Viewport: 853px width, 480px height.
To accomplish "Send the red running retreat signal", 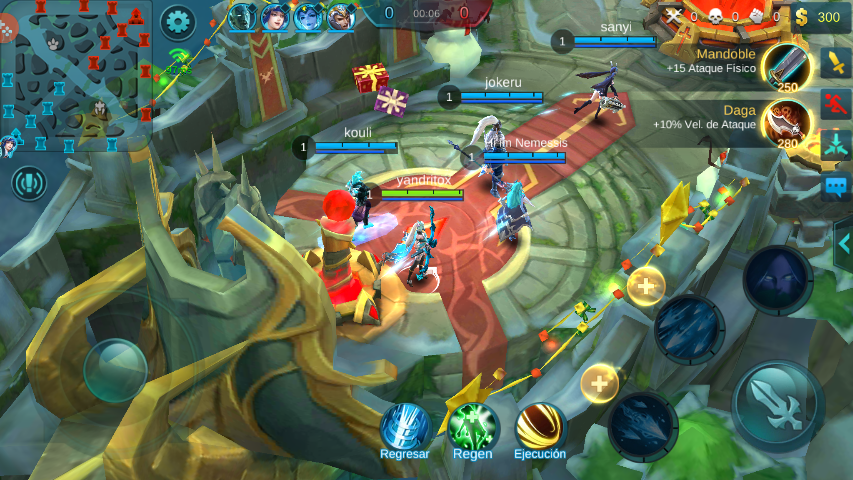I will click(836, 103).
